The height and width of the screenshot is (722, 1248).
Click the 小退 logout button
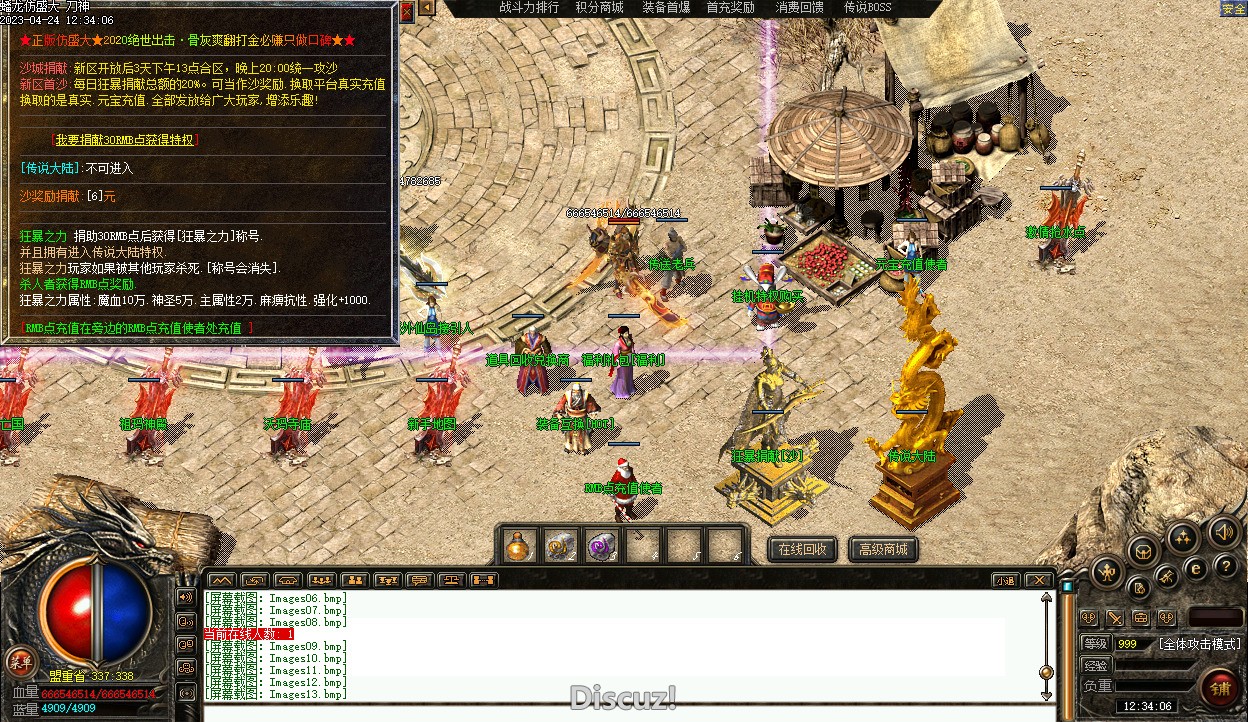pos(1005,580)
